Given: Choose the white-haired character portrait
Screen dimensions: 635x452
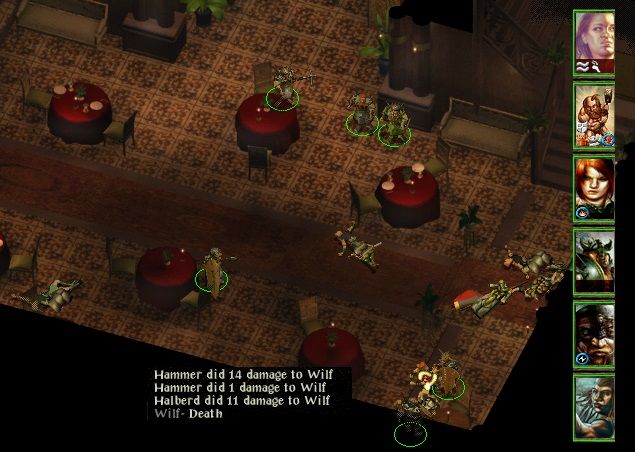Looking at the screenshot, I should click(x=593, y=406).
